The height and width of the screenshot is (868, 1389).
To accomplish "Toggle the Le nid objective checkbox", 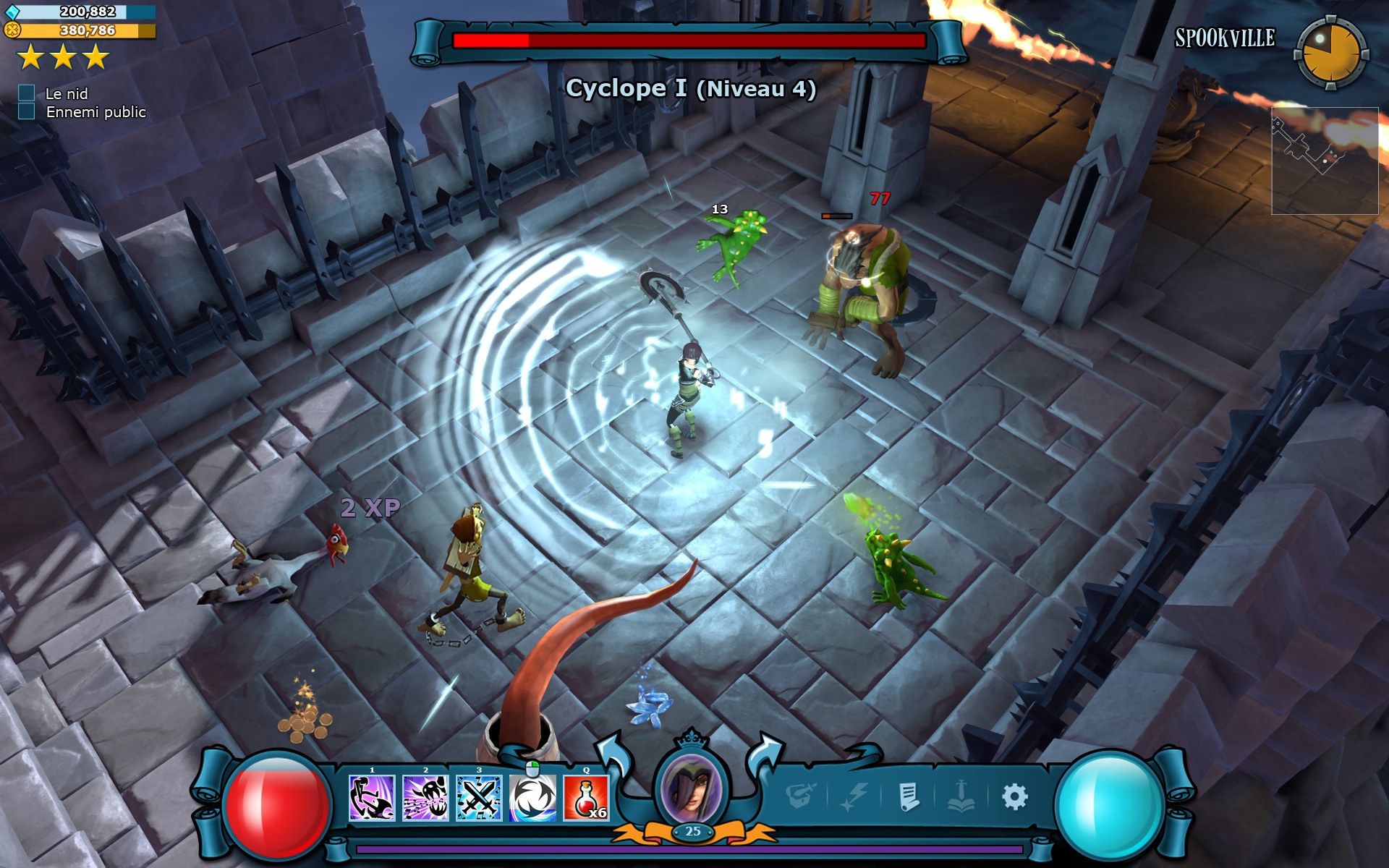I will coord(27,93).
